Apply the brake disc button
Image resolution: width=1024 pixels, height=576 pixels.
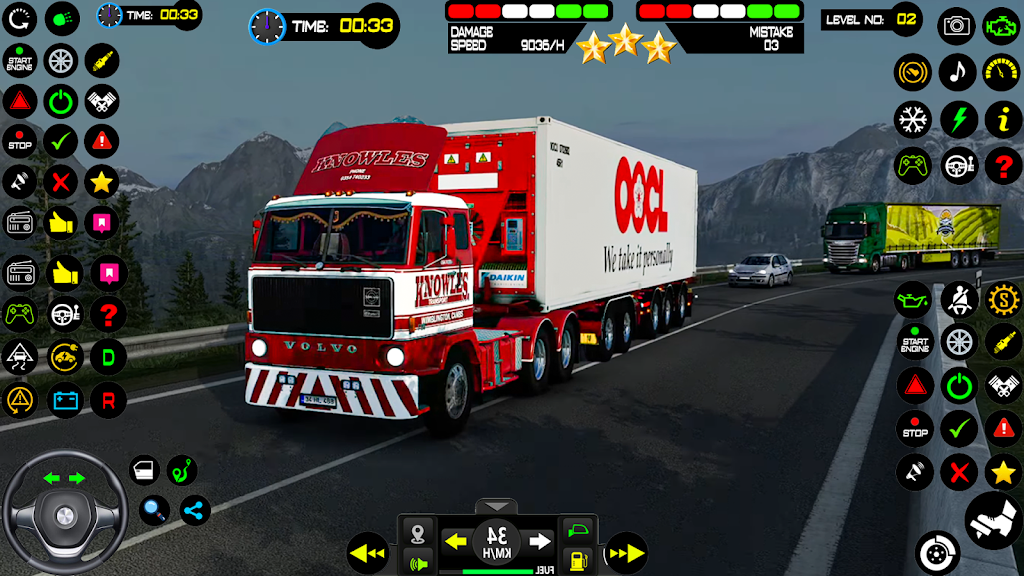[937, 552]
